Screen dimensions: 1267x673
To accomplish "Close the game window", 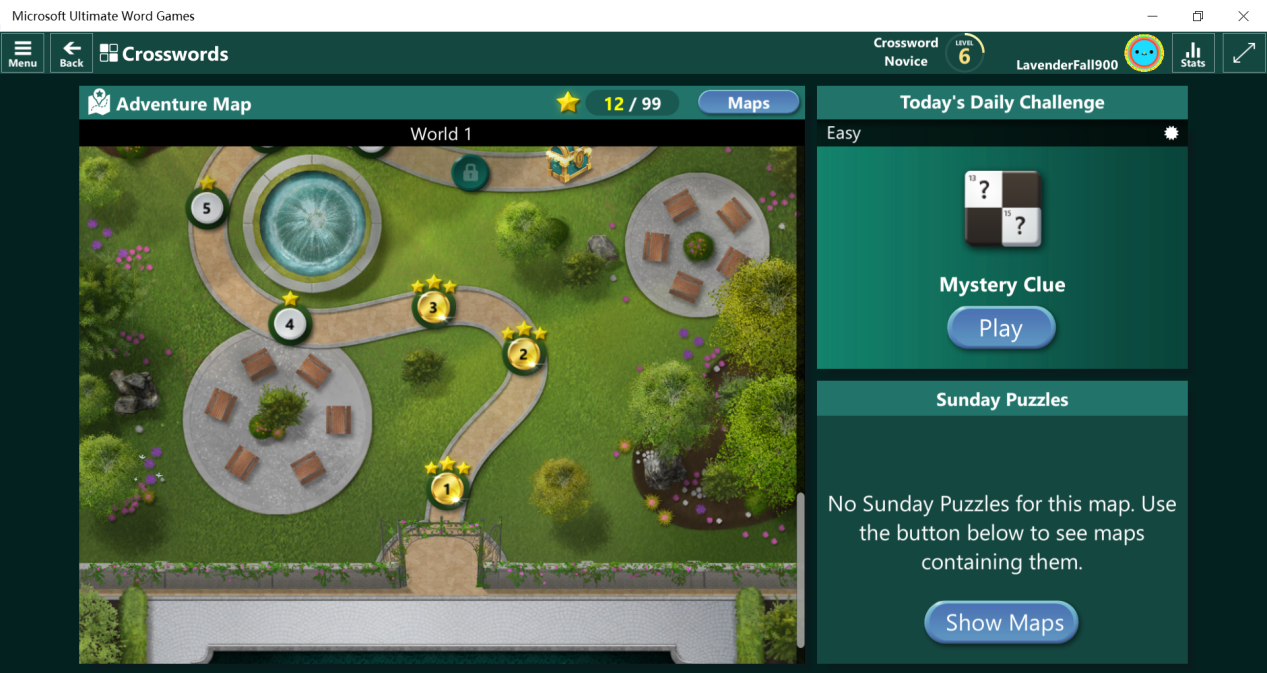I will [x=1243, y=16].
